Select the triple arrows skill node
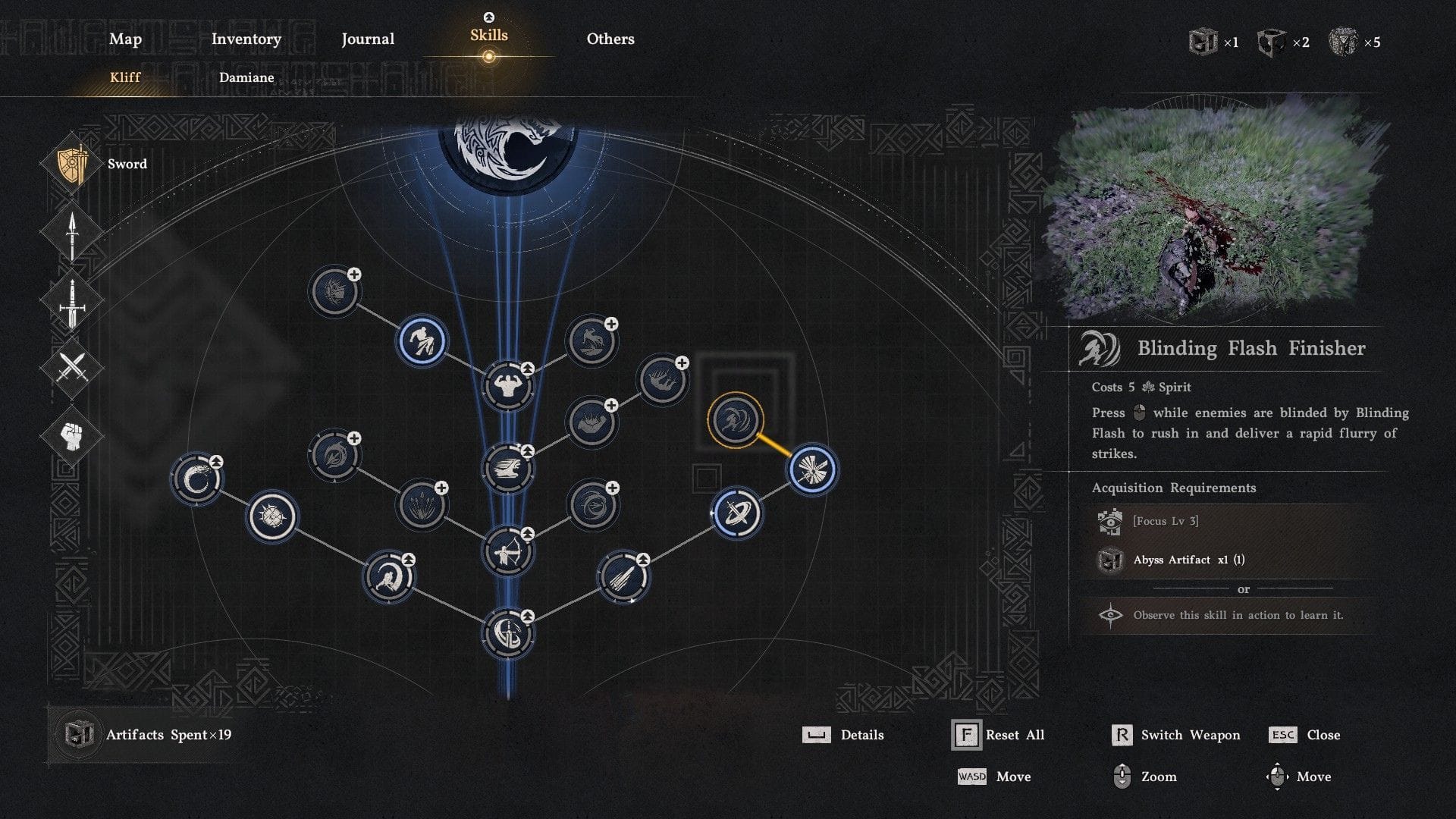The height and width of the screenshot is (819, 1456). [x=422, y=504]
